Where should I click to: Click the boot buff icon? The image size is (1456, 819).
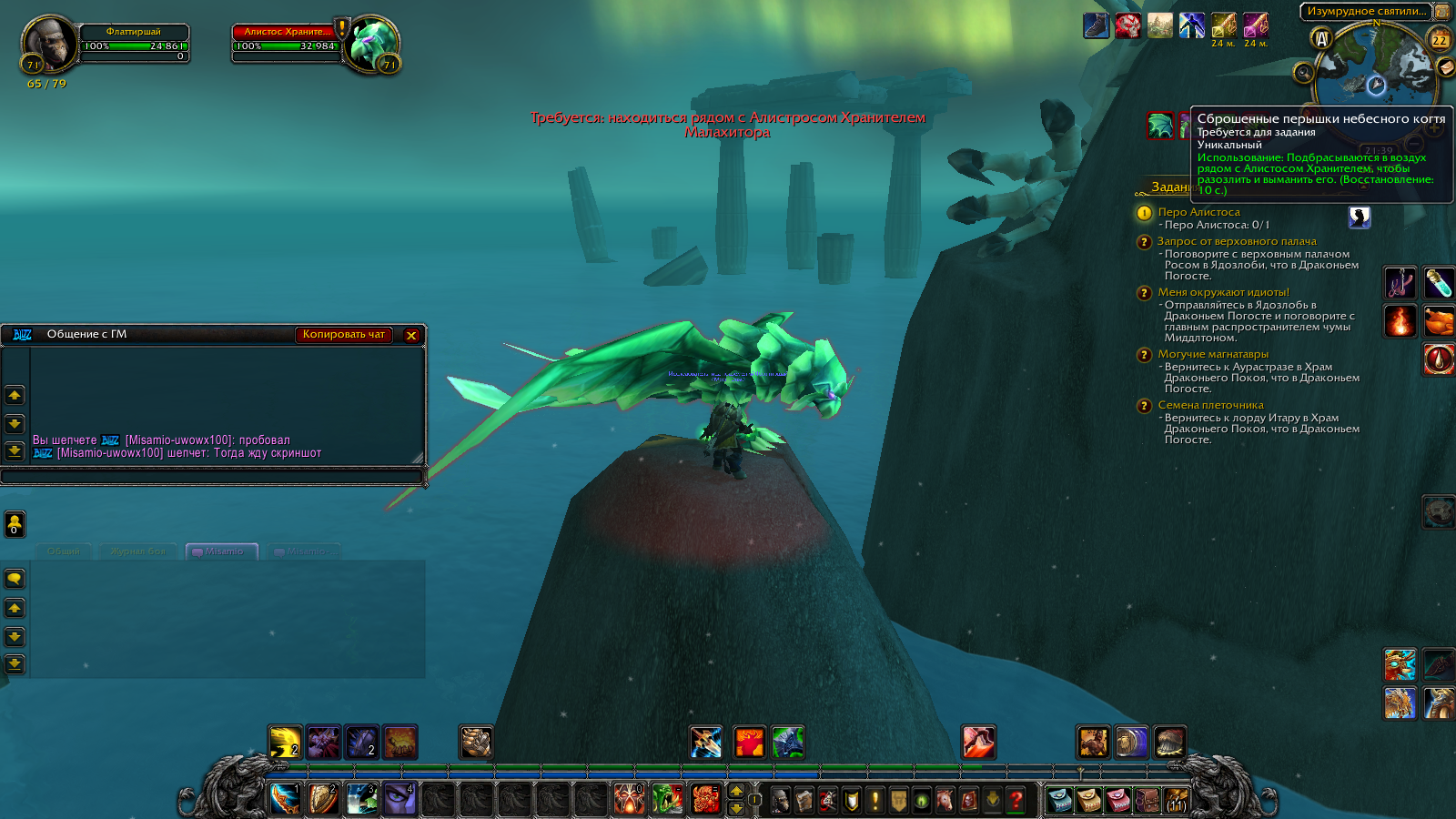[1097, 25]
